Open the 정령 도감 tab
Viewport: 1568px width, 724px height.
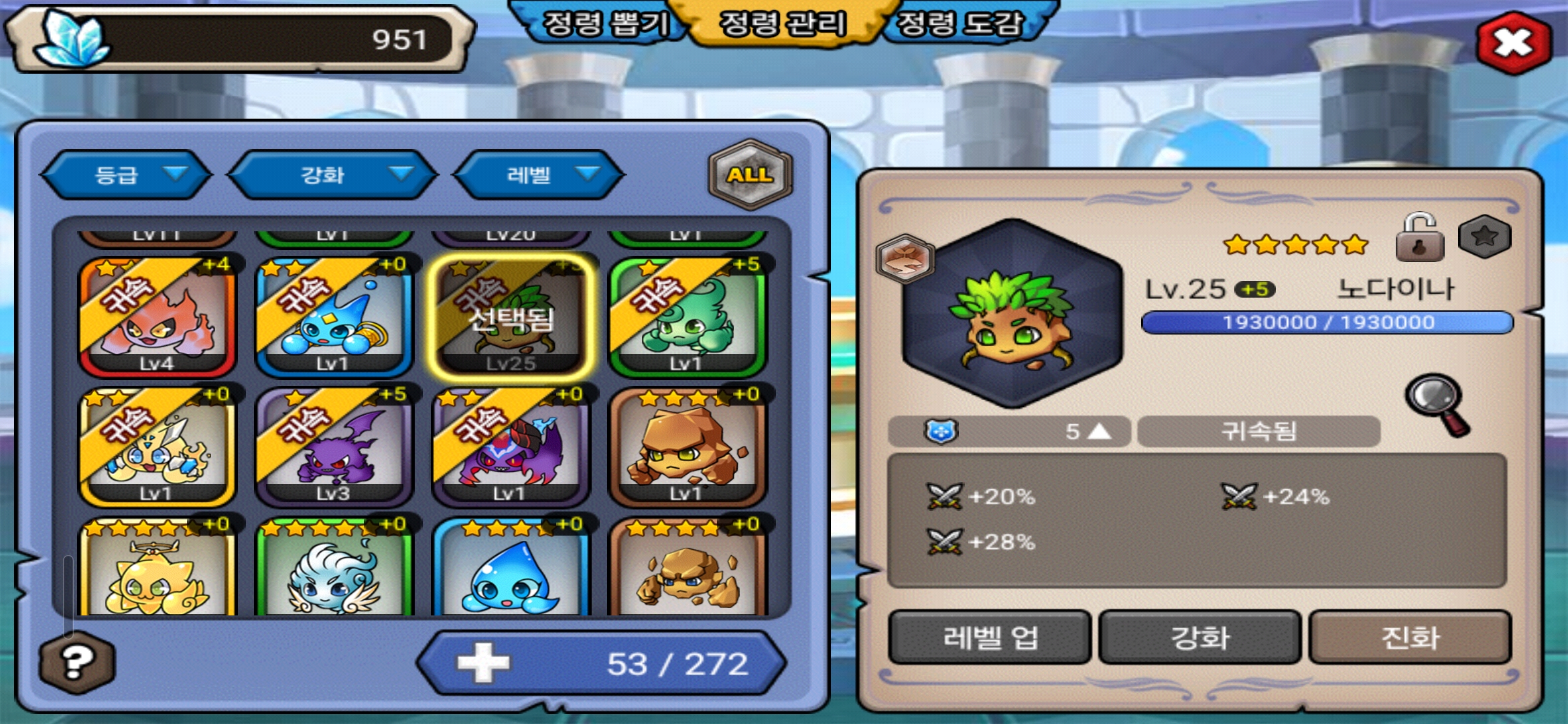(960, 25)
